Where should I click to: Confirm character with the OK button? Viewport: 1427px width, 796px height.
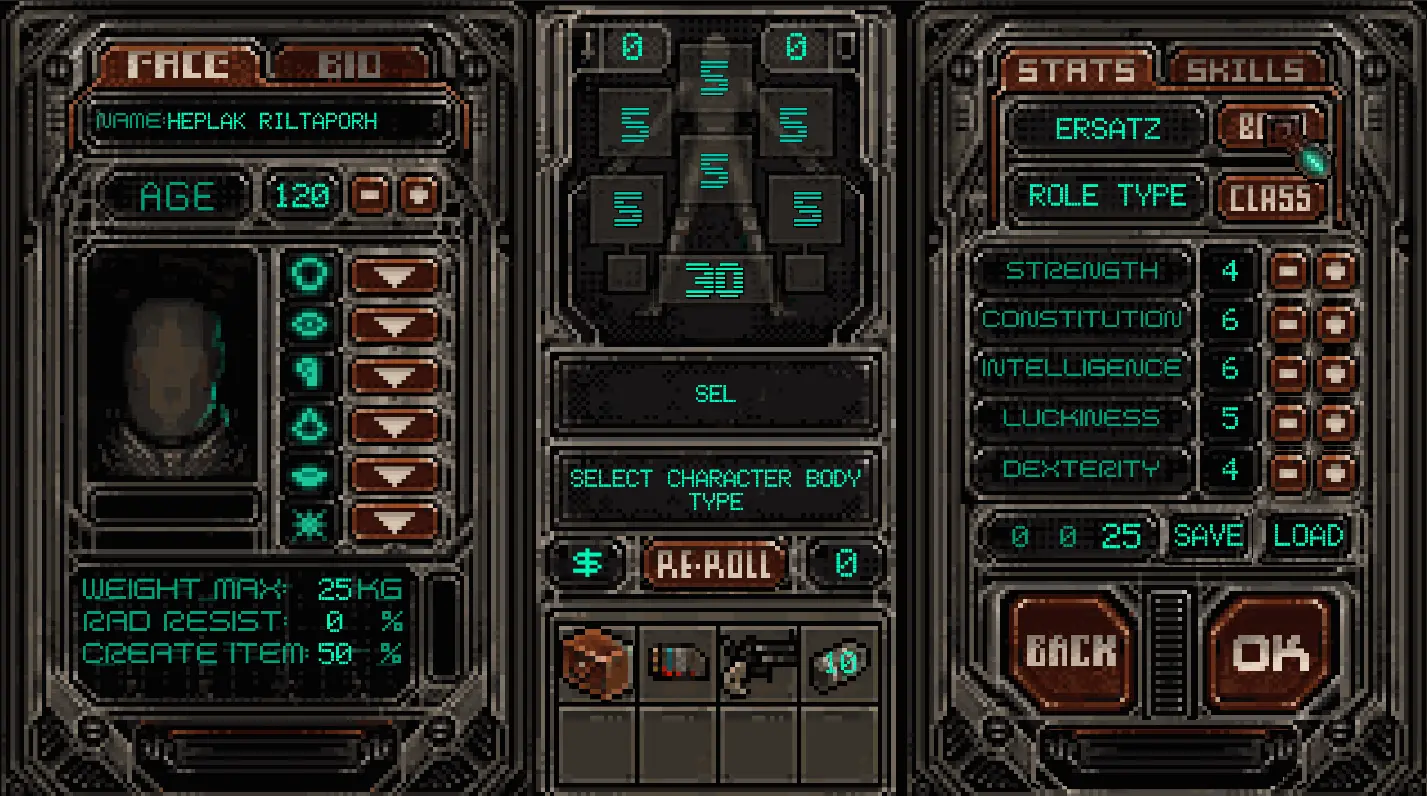1270,653
